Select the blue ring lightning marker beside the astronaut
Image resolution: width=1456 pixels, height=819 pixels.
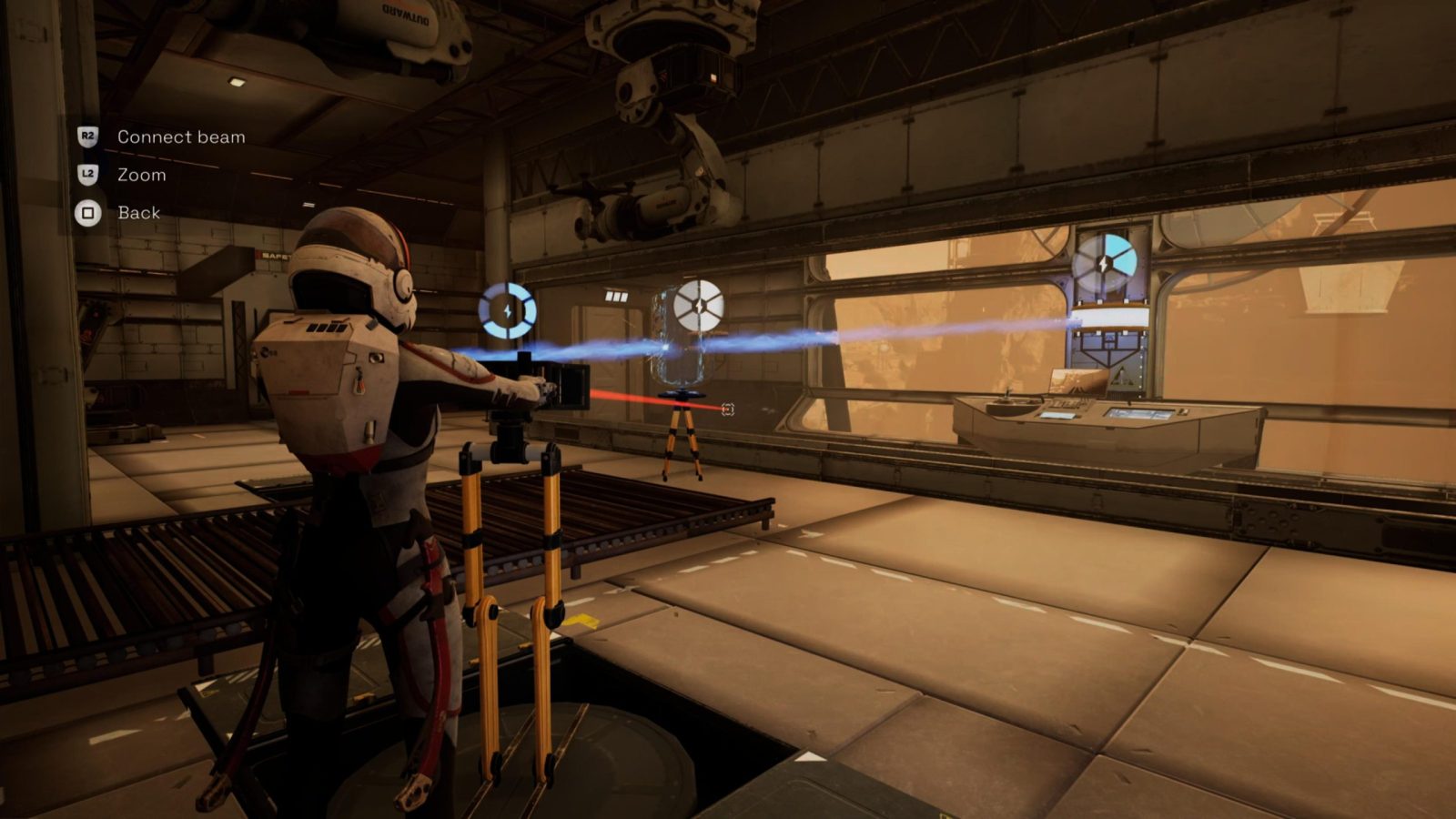pos(508,310)
